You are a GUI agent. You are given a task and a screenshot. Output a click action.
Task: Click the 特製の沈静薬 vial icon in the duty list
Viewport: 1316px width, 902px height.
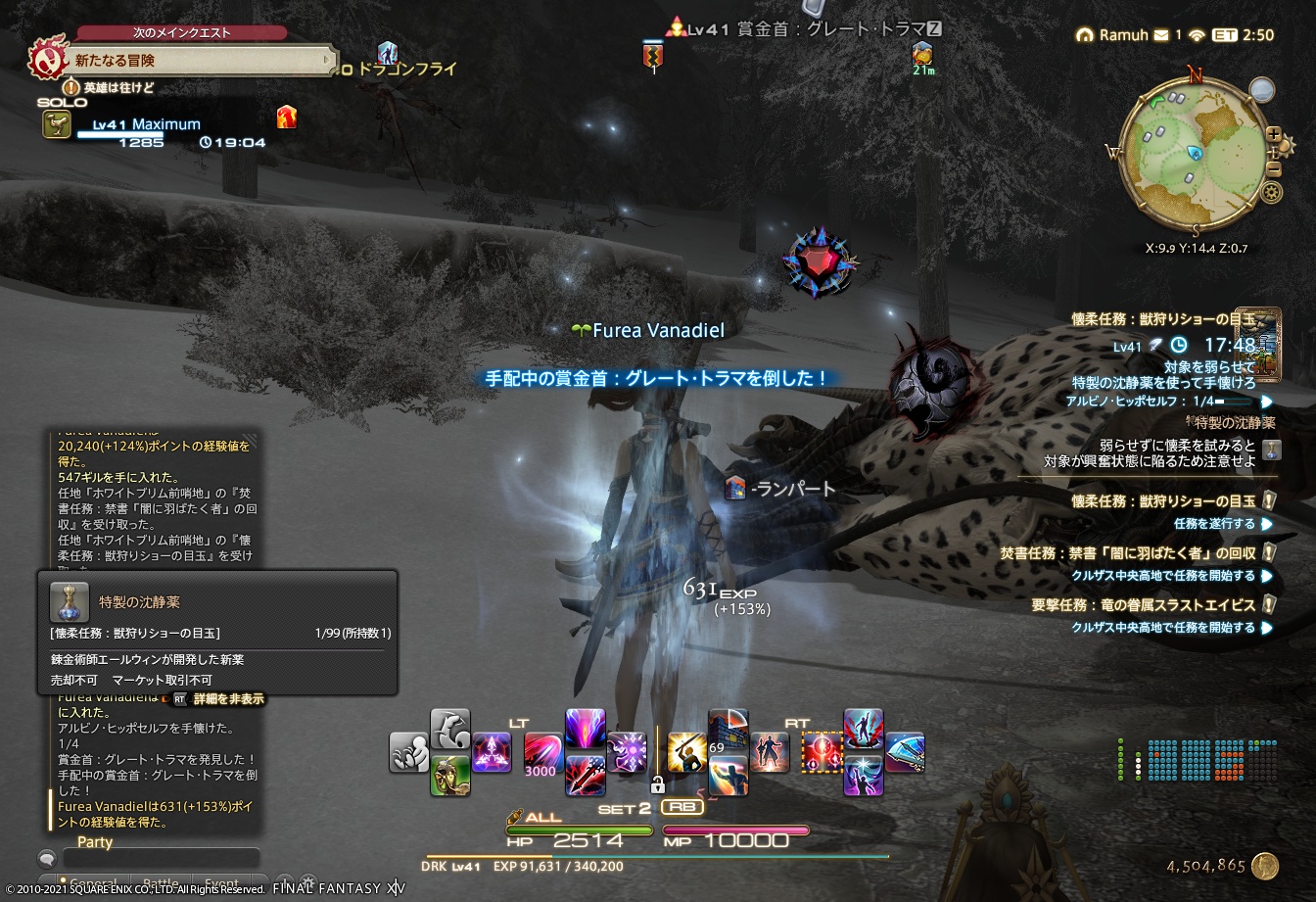pos(1271,450)
